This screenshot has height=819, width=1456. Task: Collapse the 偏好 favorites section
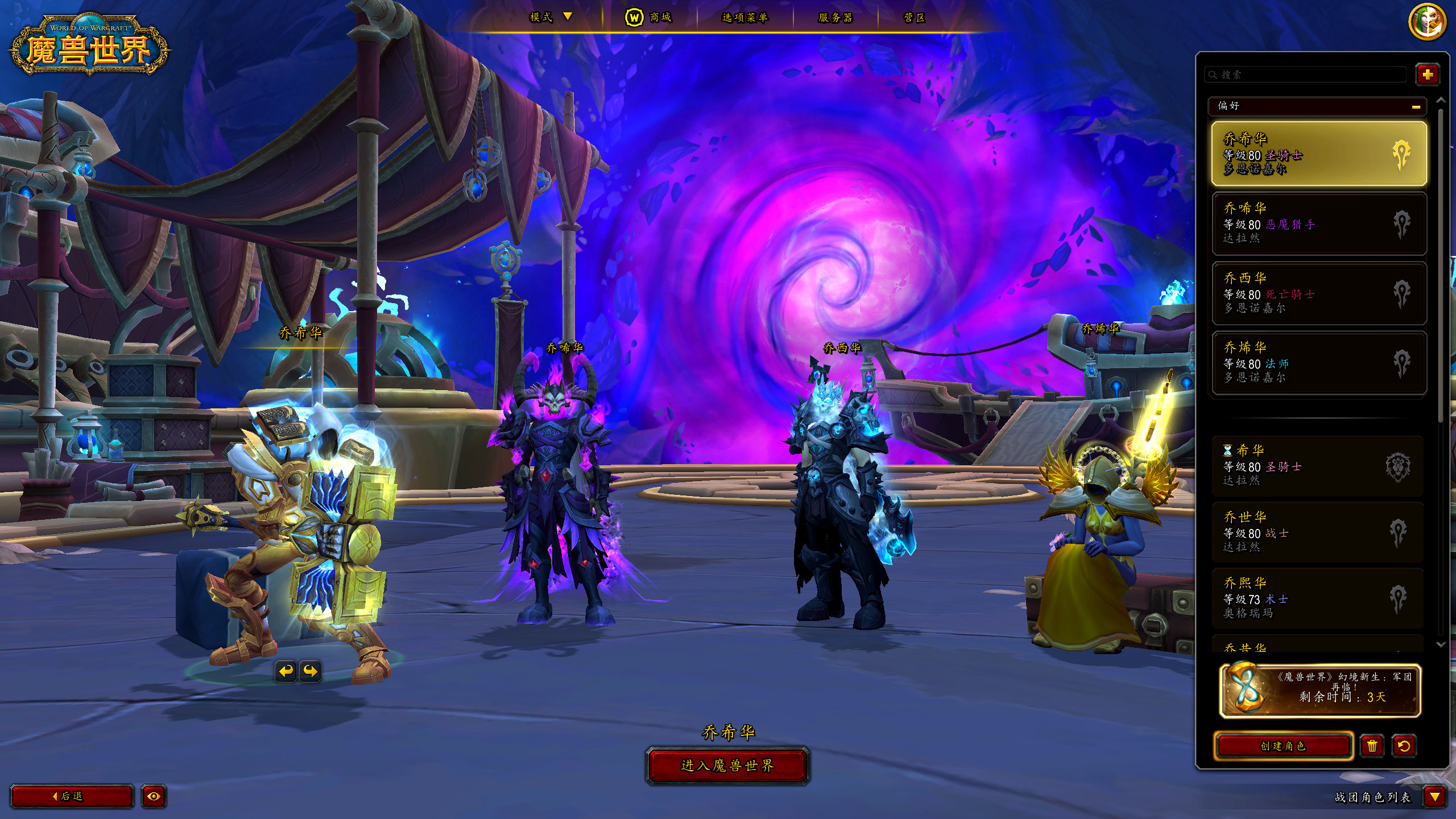1416,106
